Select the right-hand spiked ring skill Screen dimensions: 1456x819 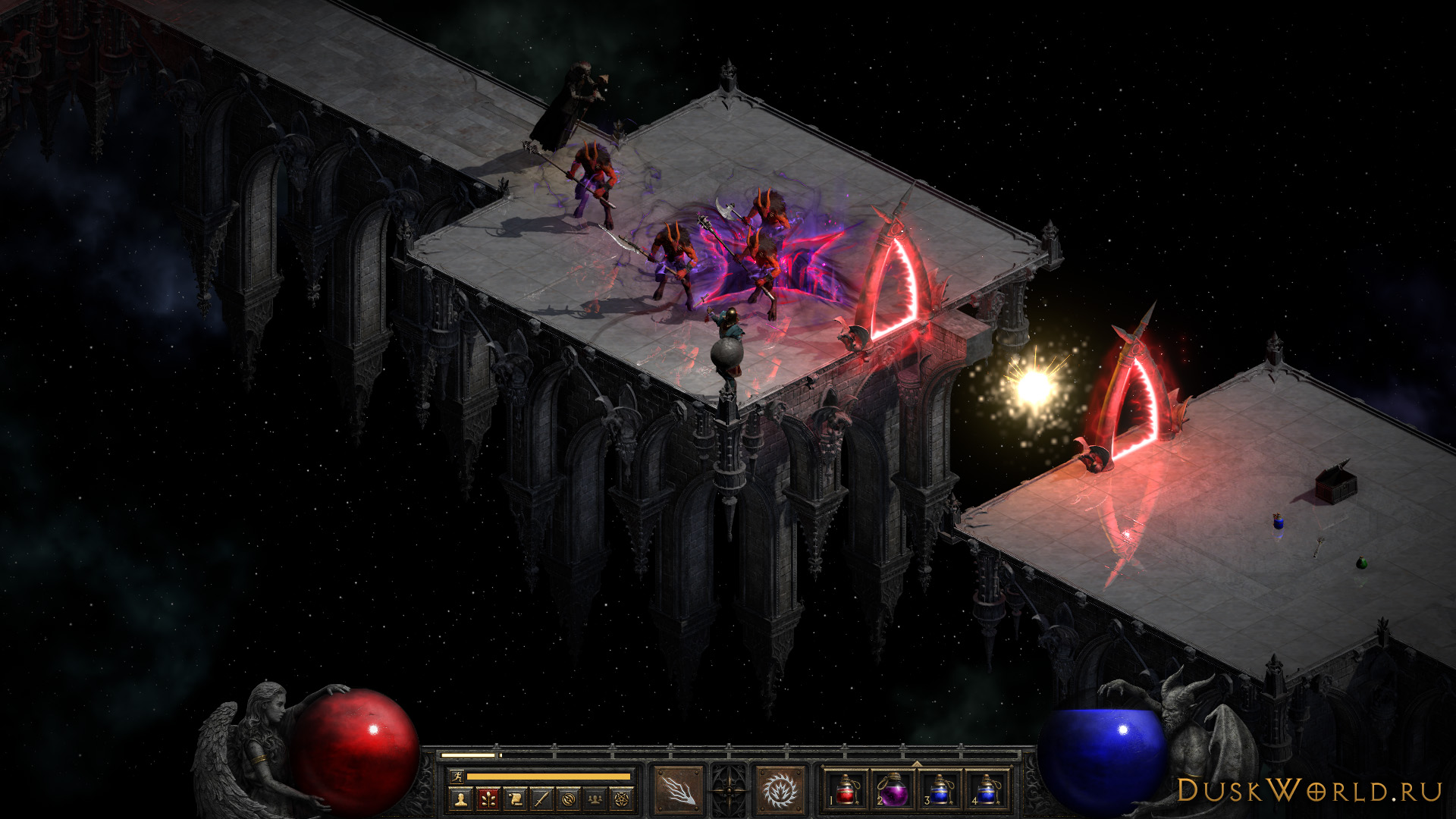coord(779,789)
